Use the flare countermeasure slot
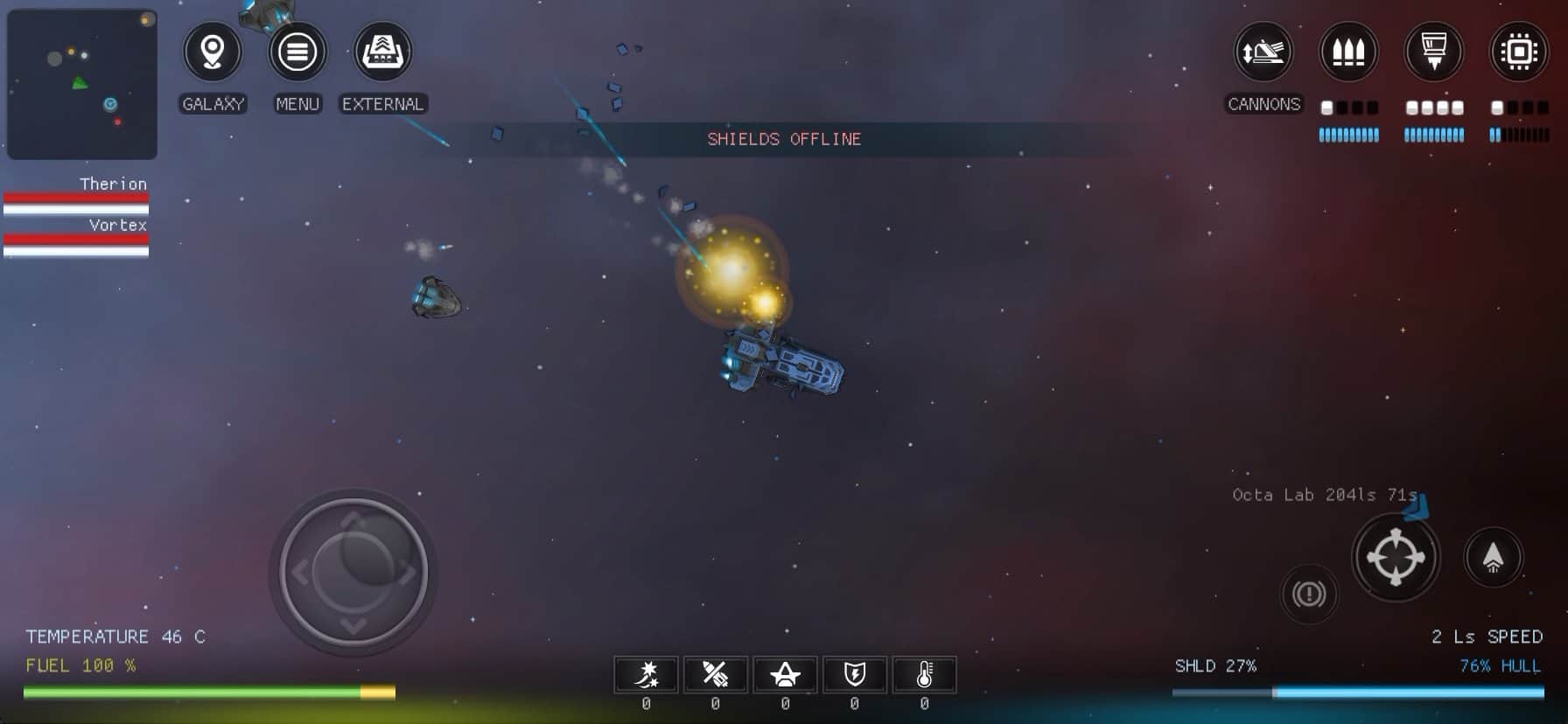Screen dimensions: 1568x724 click(647, 674)
